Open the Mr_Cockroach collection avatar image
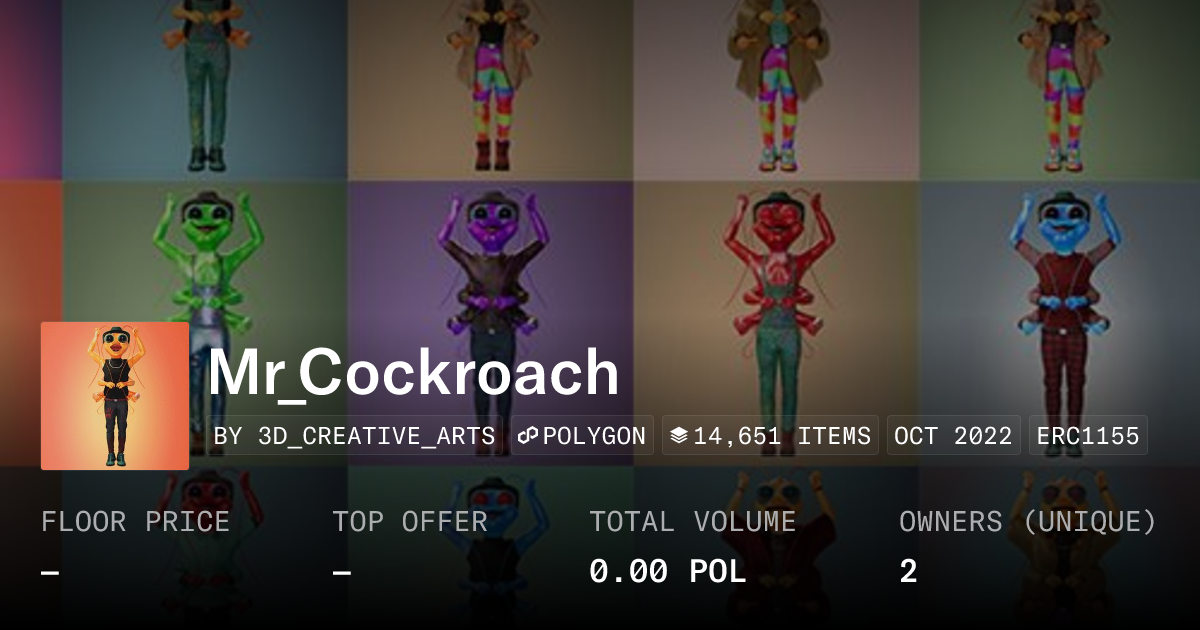This screenshot has height=630, width=1200. [x=115, y=396]
